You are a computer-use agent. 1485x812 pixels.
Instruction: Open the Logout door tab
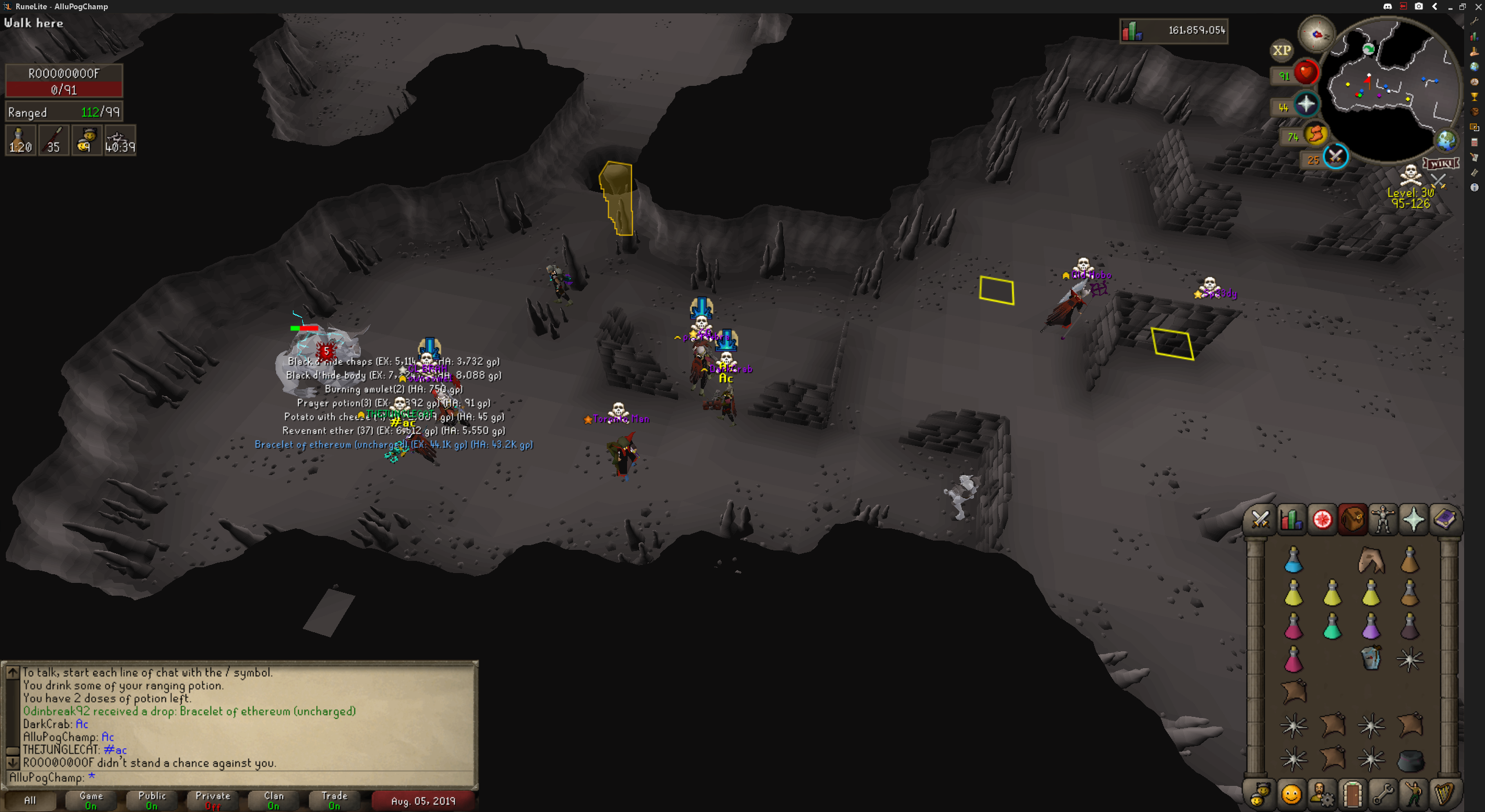coord(1352,795)
